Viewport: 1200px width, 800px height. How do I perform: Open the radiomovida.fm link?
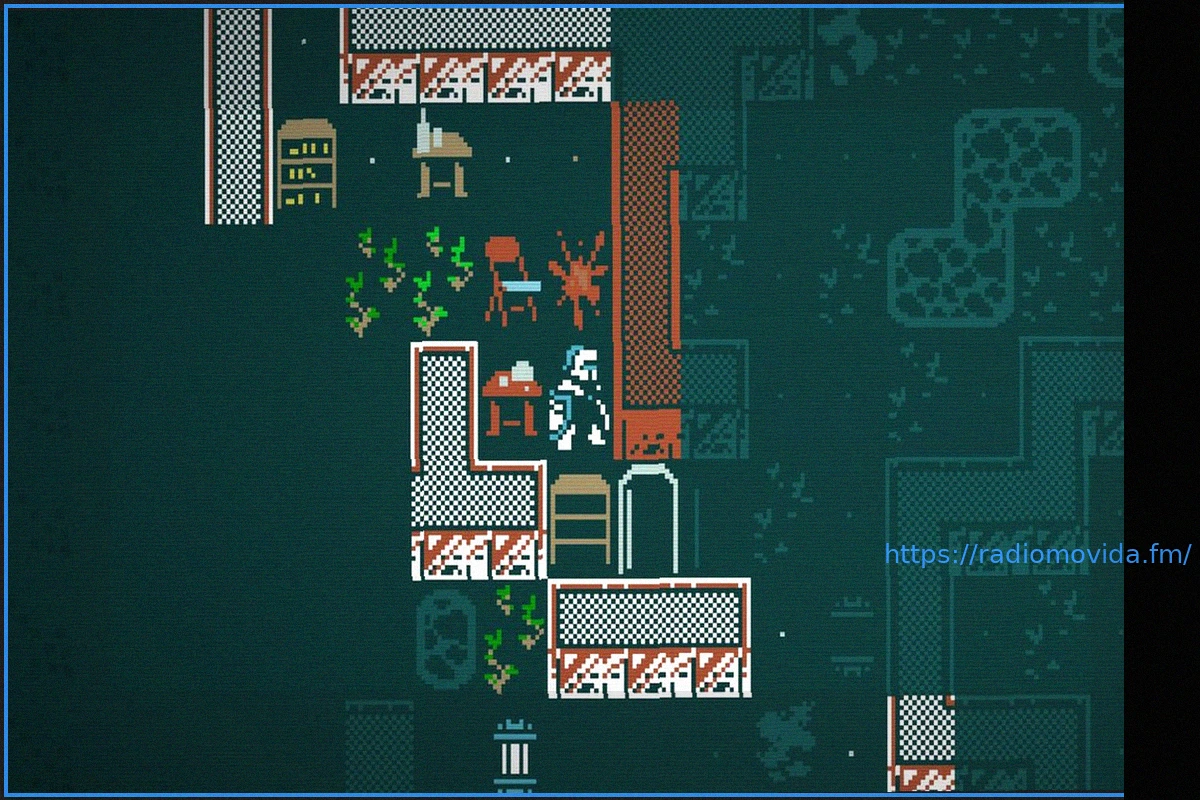1037,554
